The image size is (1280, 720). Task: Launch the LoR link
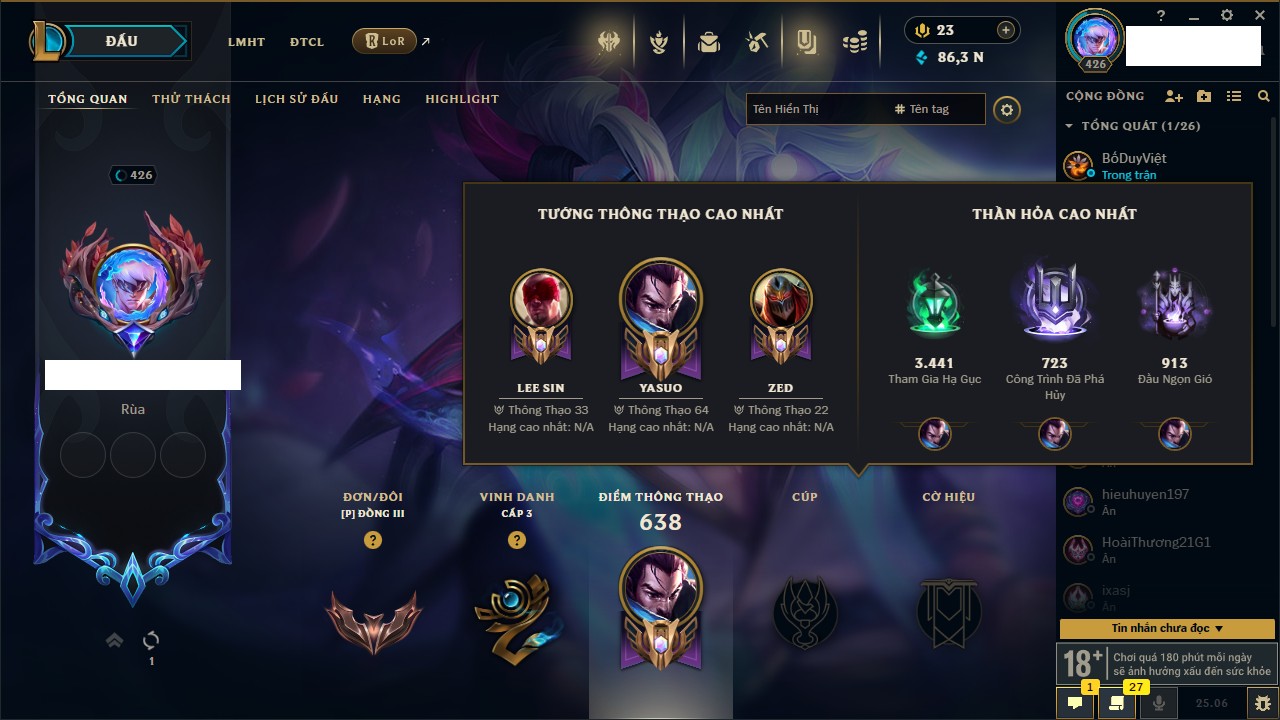point(384,42)
